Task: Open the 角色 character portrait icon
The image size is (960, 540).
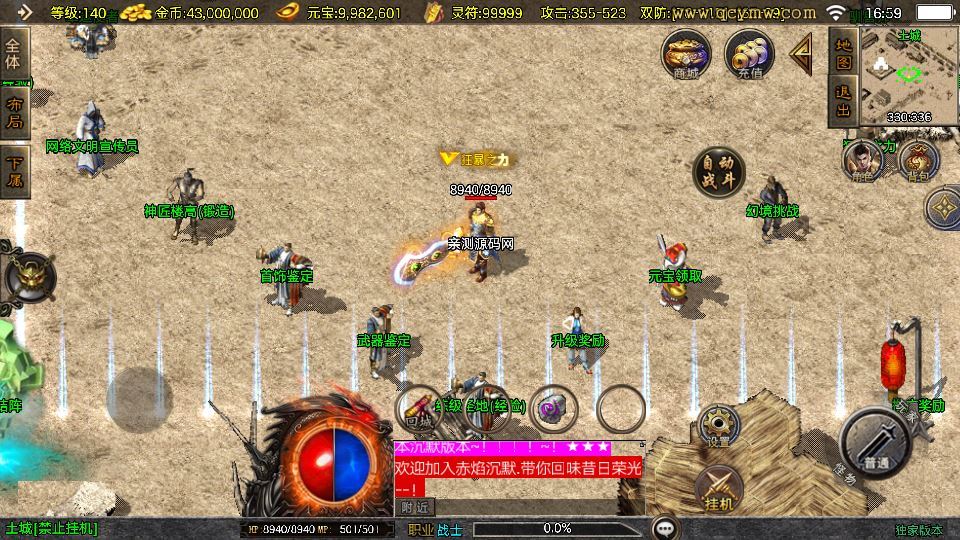Action: click(x=859, y=160)
